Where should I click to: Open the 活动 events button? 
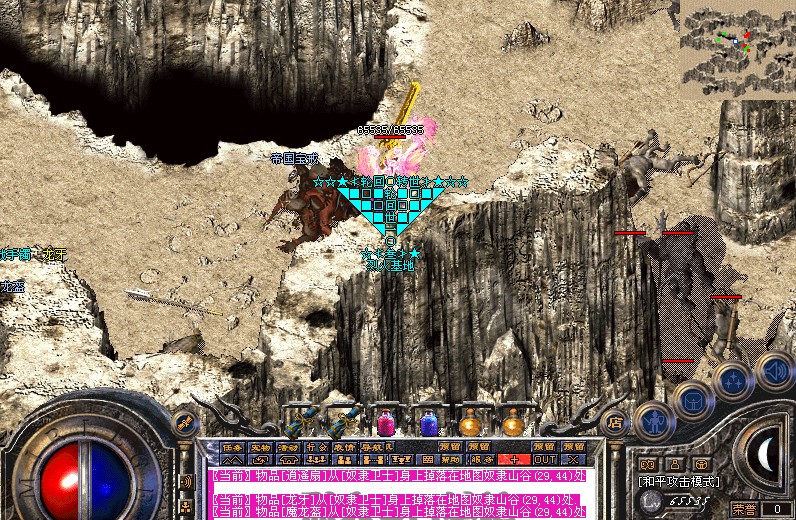pos(288,447)
